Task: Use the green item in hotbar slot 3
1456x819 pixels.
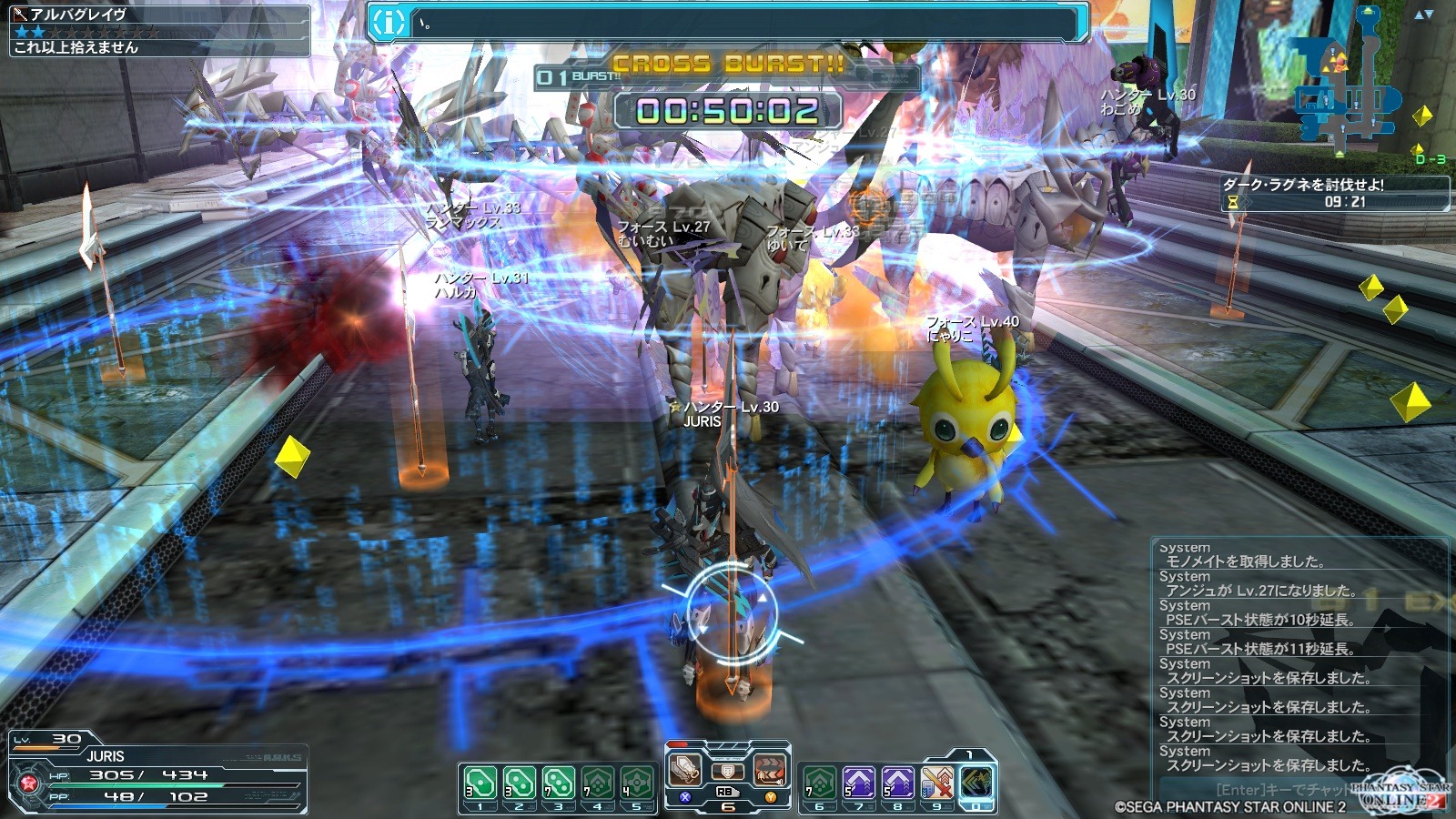Action: click(558, 784)
